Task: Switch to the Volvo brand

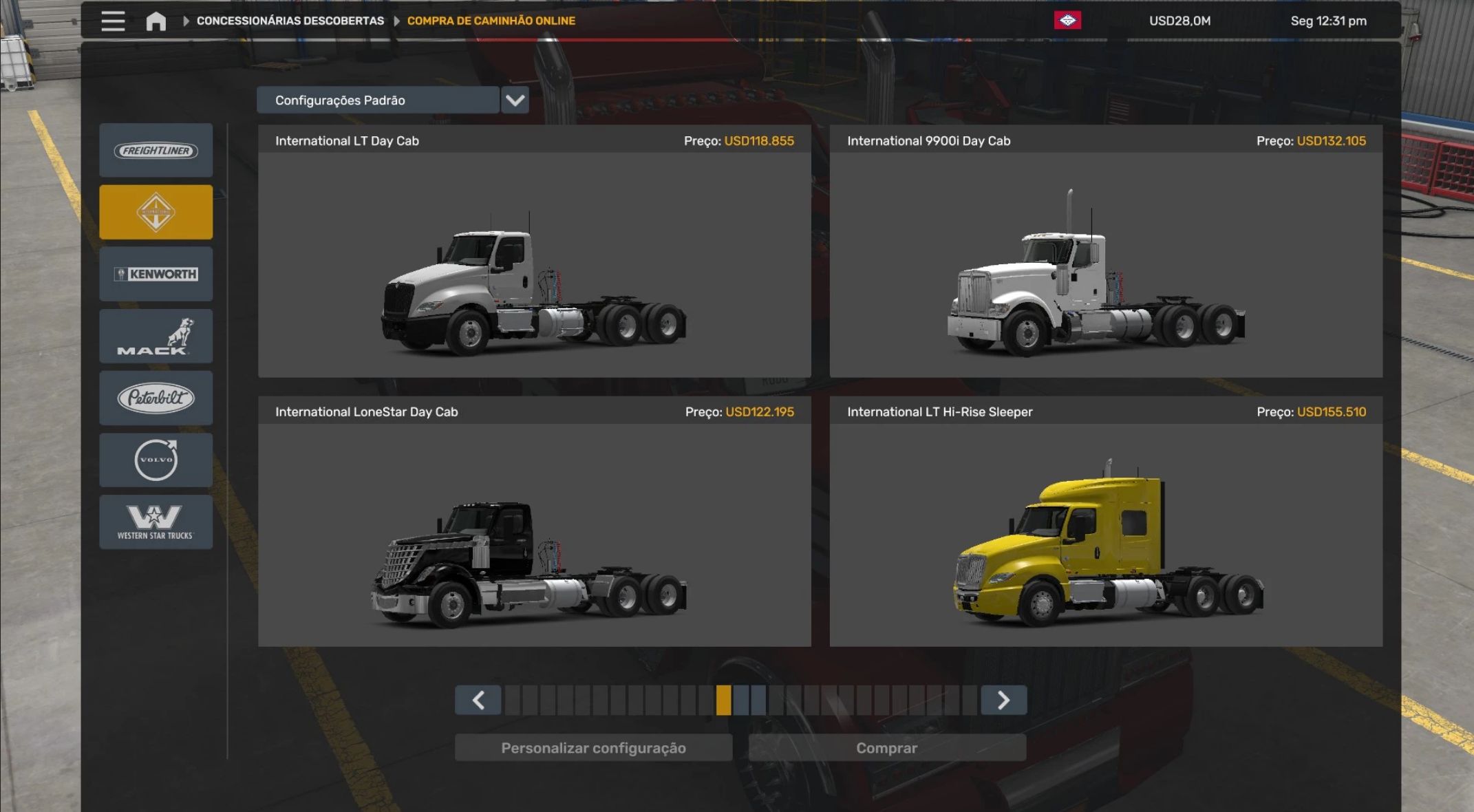Action: click(x=156, y=460)
